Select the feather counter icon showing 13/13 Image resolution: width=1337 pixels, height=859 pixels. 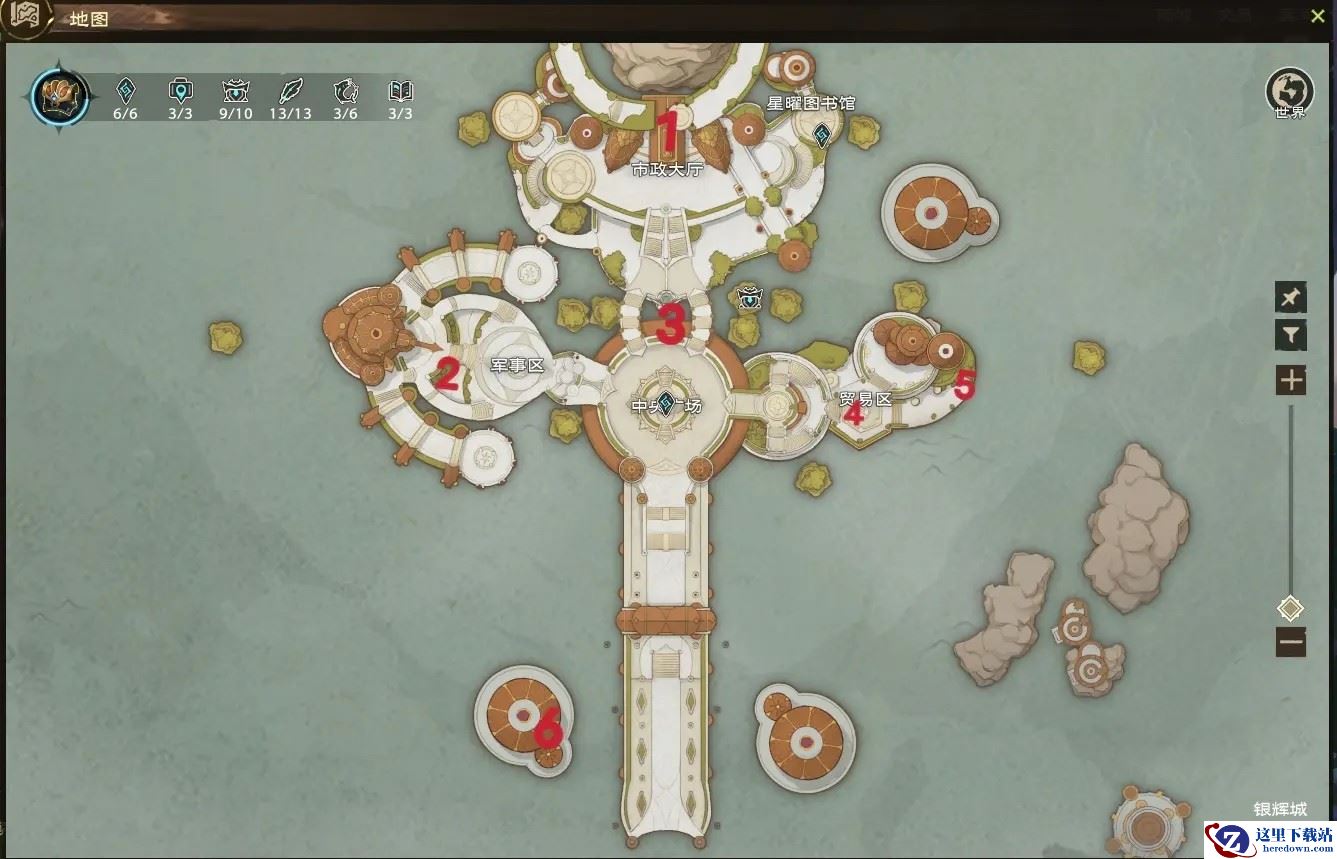point(290,91)
